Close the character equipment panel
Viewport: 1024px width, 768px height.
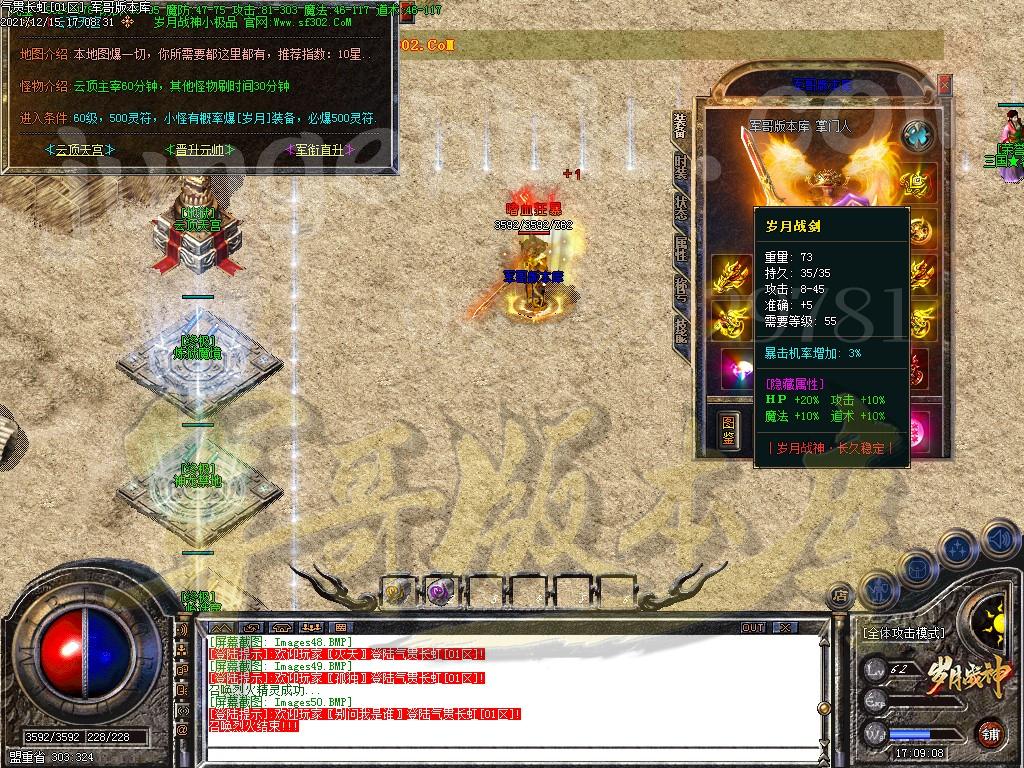[x=945, y=86]
